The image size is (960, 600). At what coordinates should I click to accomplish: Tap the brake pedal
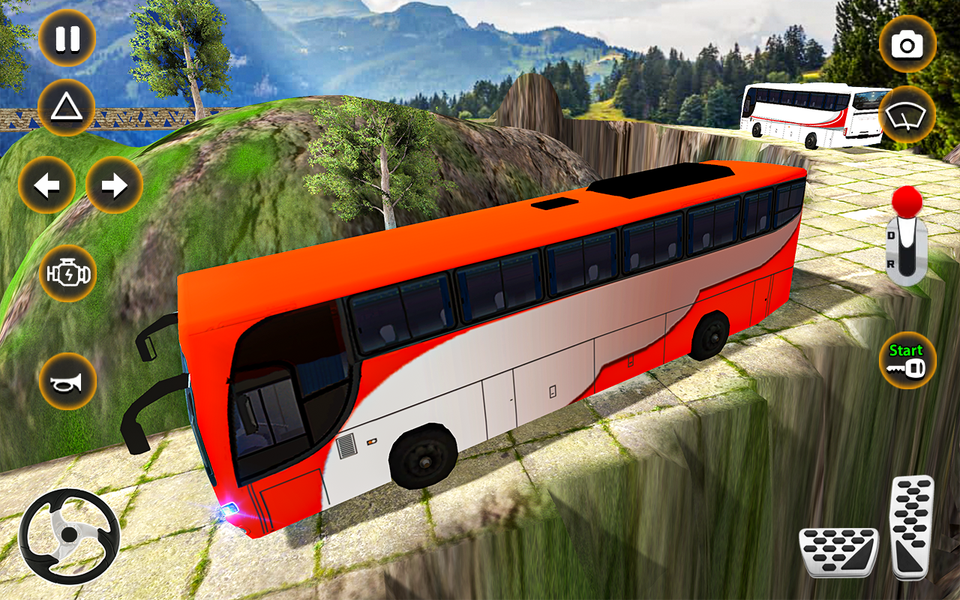(838, 552)
